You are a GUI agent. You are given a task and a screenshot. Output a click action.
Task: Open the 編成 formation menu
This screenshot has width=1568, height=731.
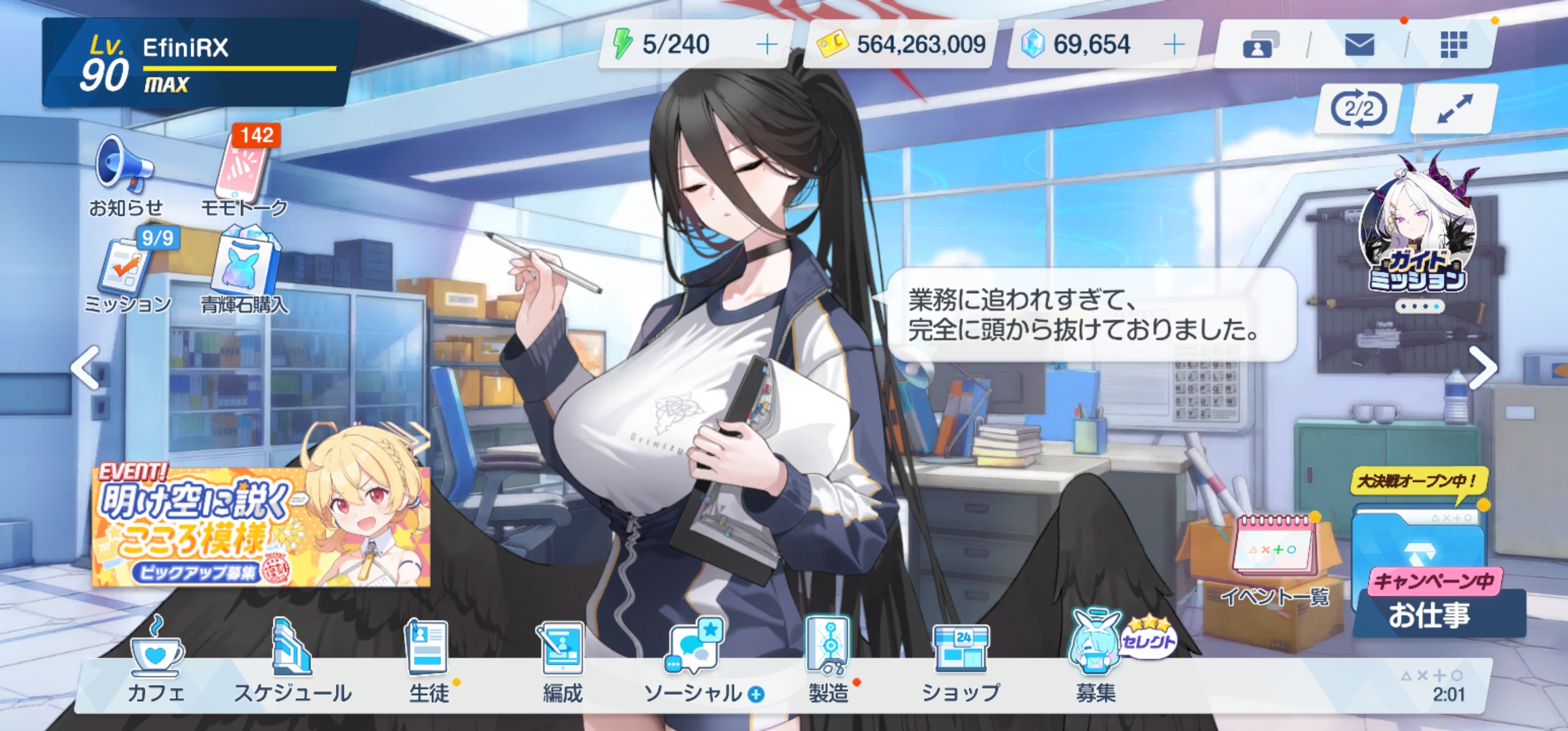[563, 660]
